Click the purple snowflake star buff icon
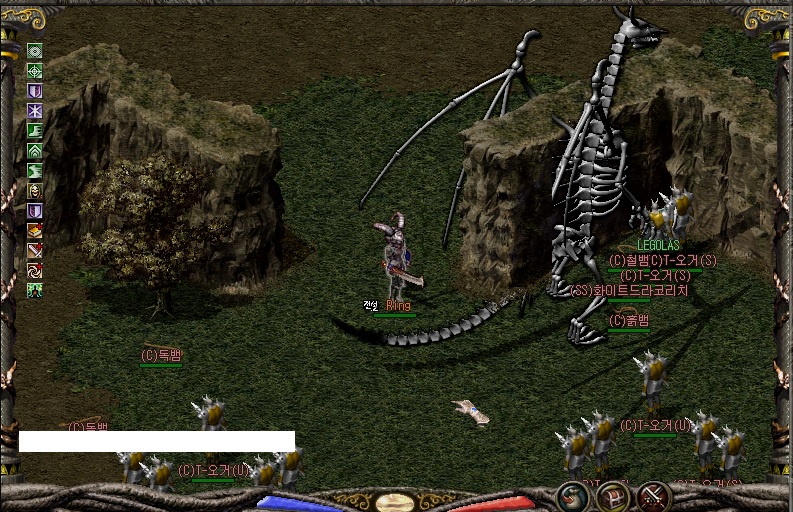This screenshot has width=793, height=512. (35, 111)
